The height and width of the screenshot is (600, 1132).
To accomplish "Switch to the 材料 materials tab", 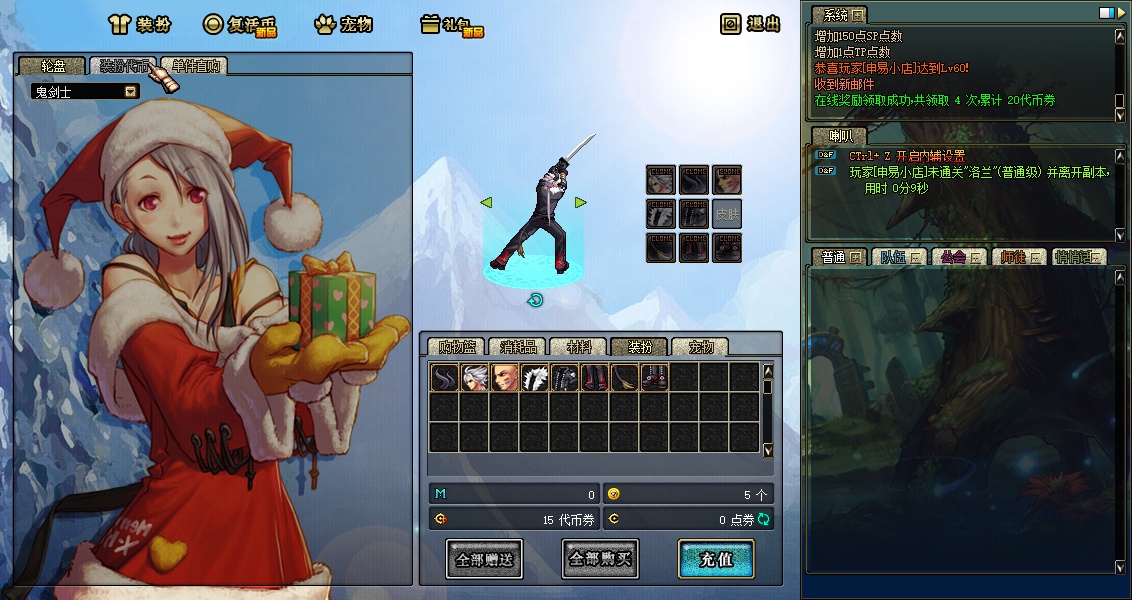I will tap(578, 347).
